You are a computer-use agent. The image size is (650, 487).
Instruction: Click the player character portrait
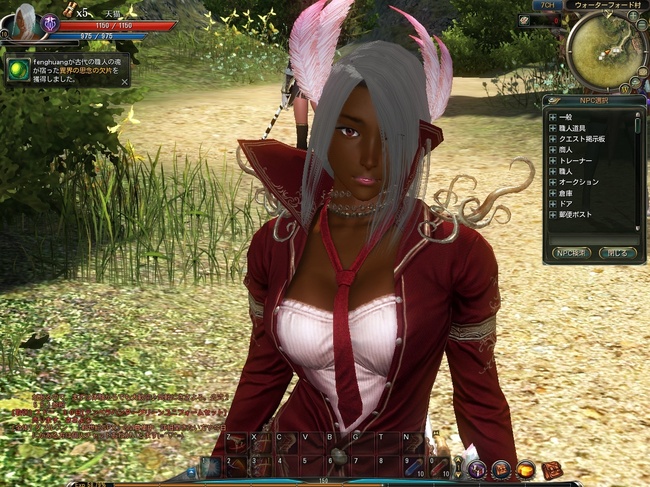[x=22, y=22]
